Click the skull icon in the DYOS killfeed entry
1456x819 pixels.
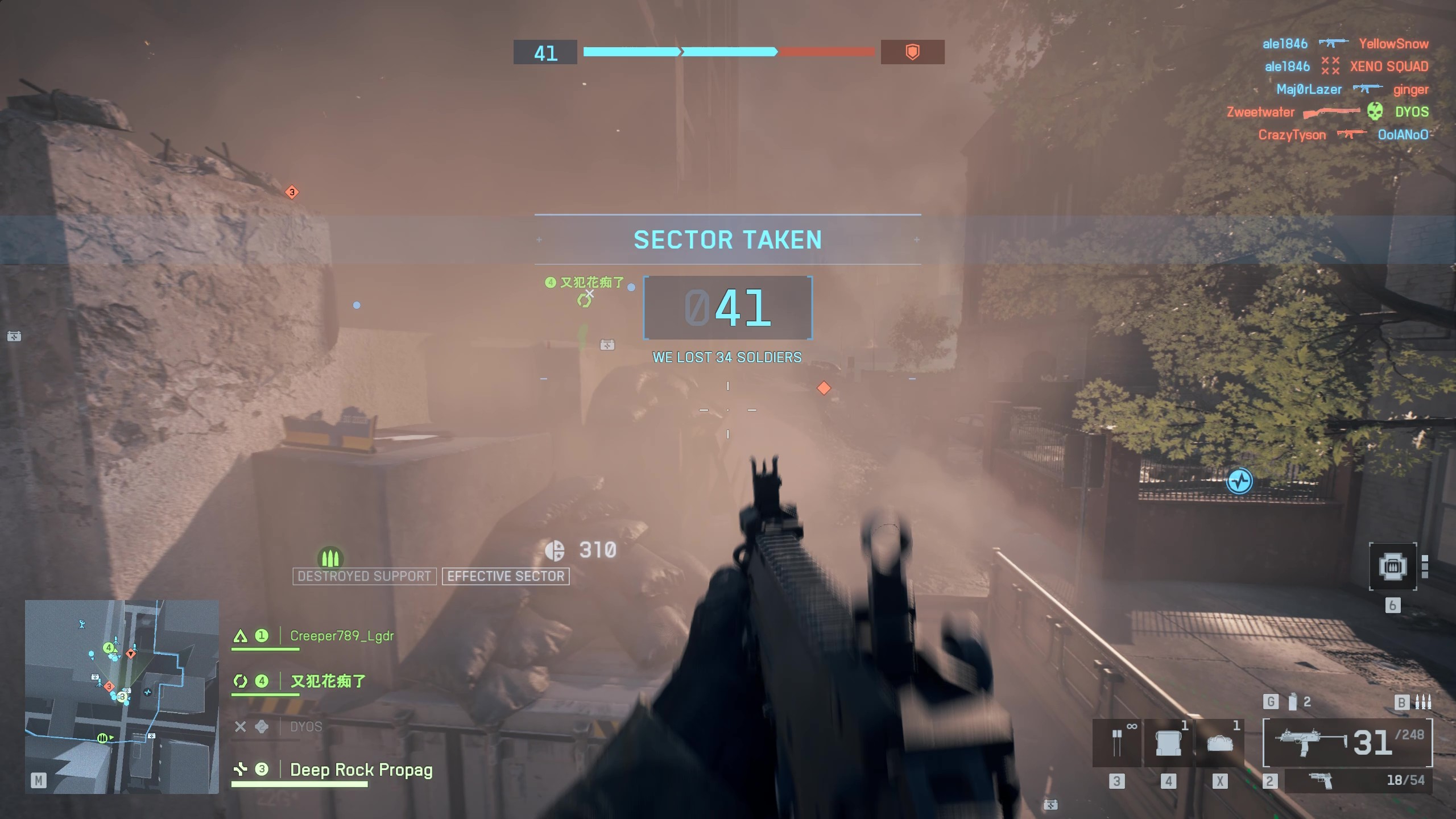point(1374,112)
